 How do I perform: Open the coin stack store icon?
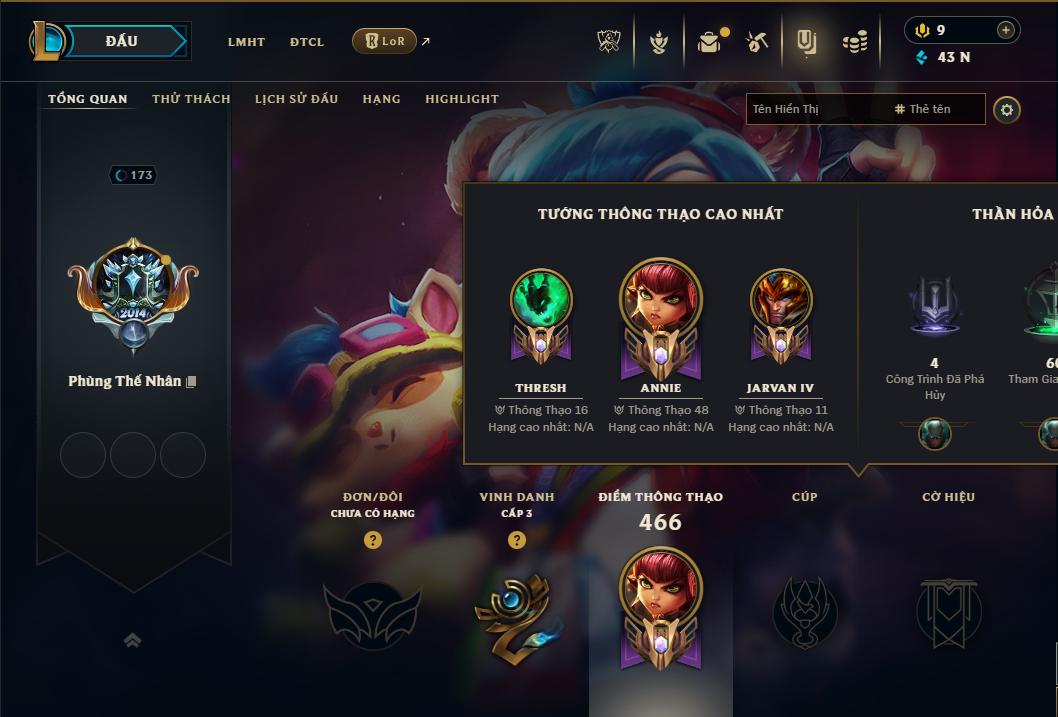(854, 42)
